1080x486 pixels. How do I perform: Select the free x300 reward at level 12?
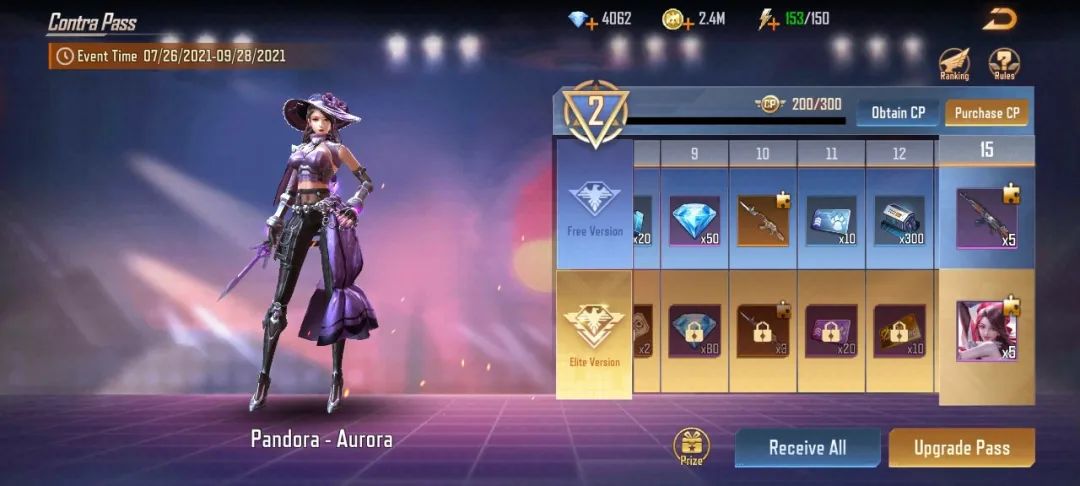(x=899, y=220)
